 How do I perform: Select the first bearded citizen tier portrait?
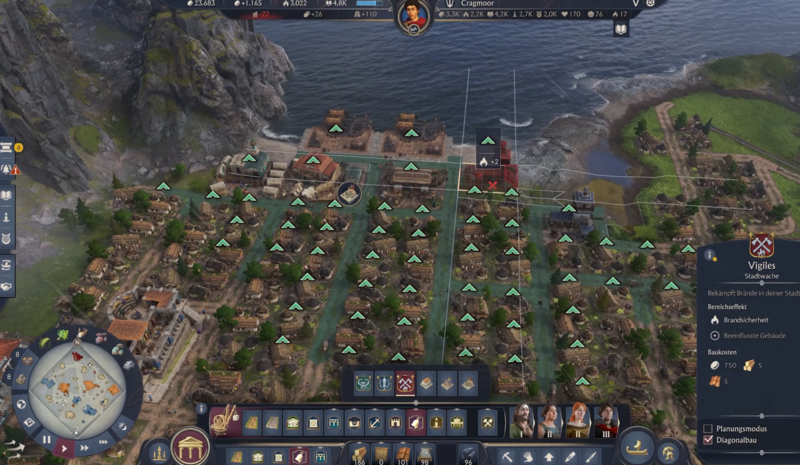tap(521, 422)
